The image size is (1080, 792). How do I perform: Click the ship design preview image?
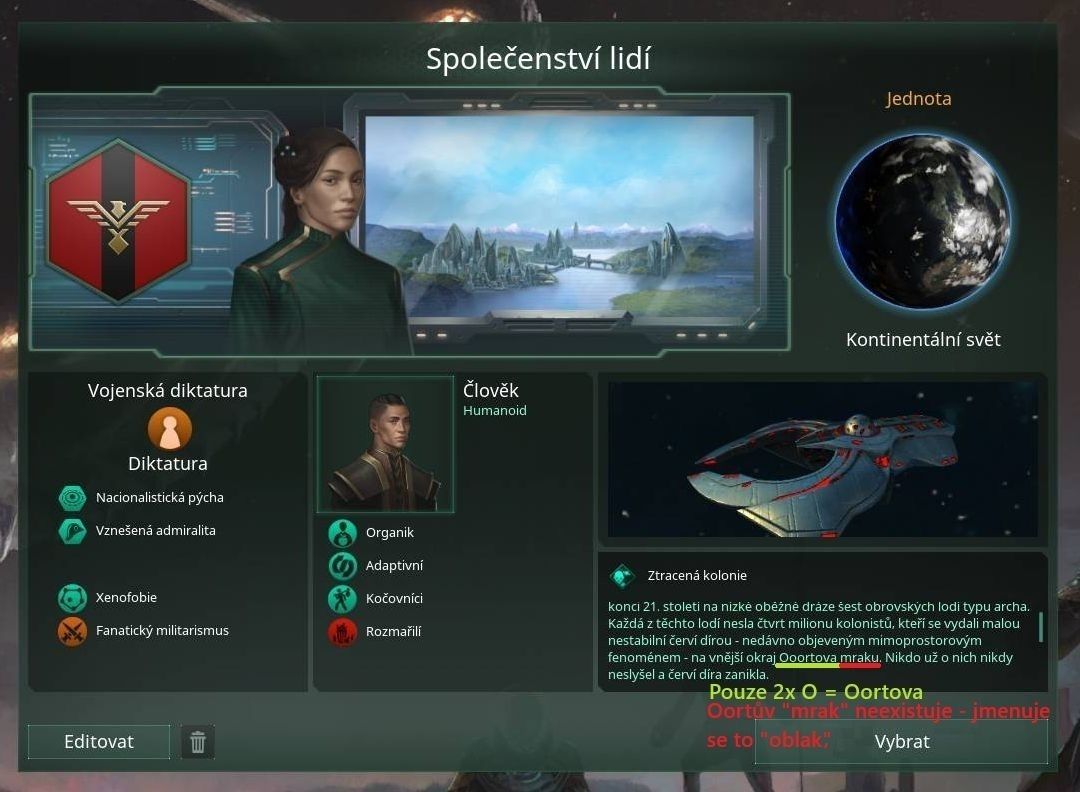(822, 460)
